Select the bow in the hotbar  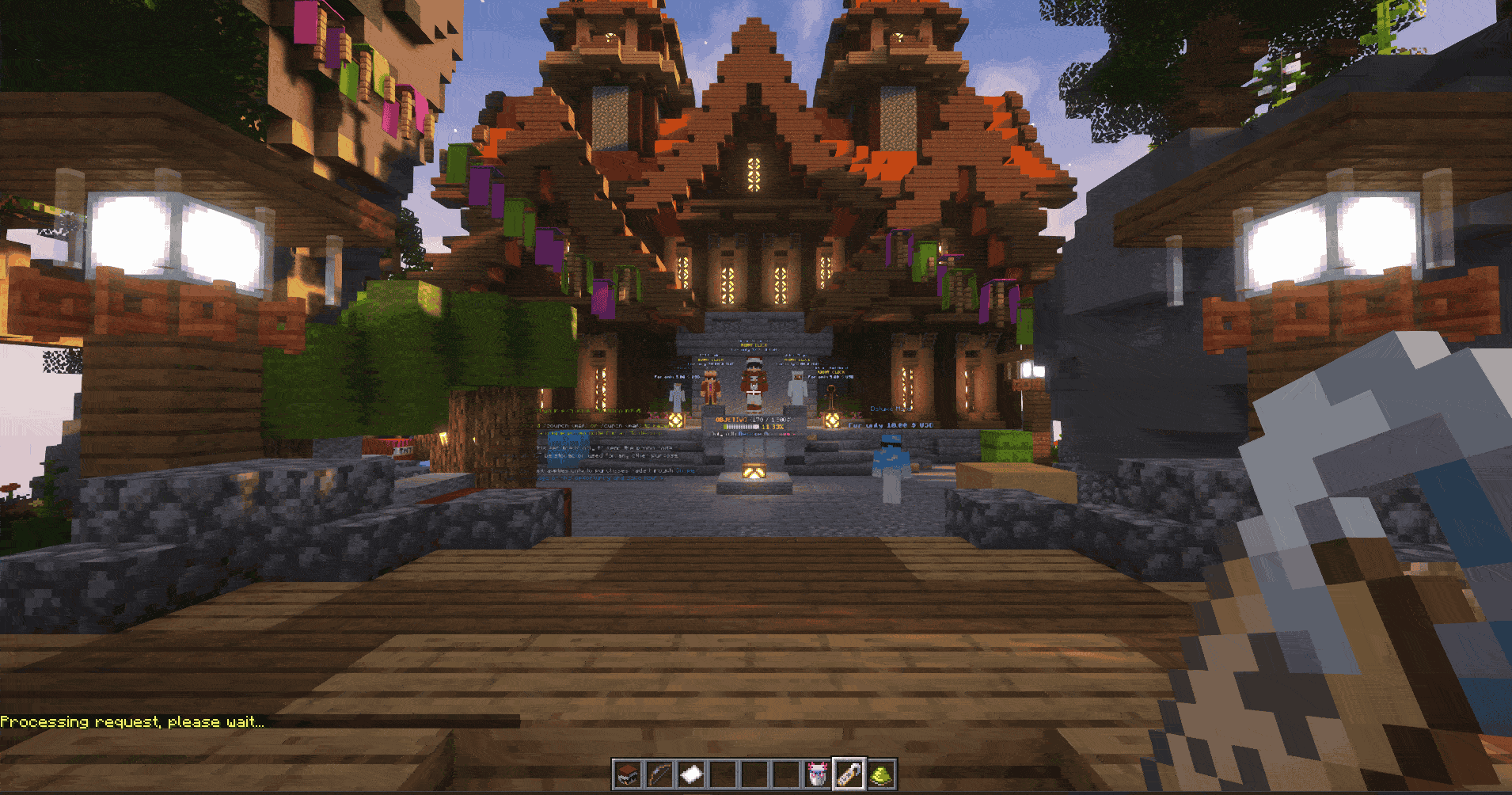click(659, 774)
